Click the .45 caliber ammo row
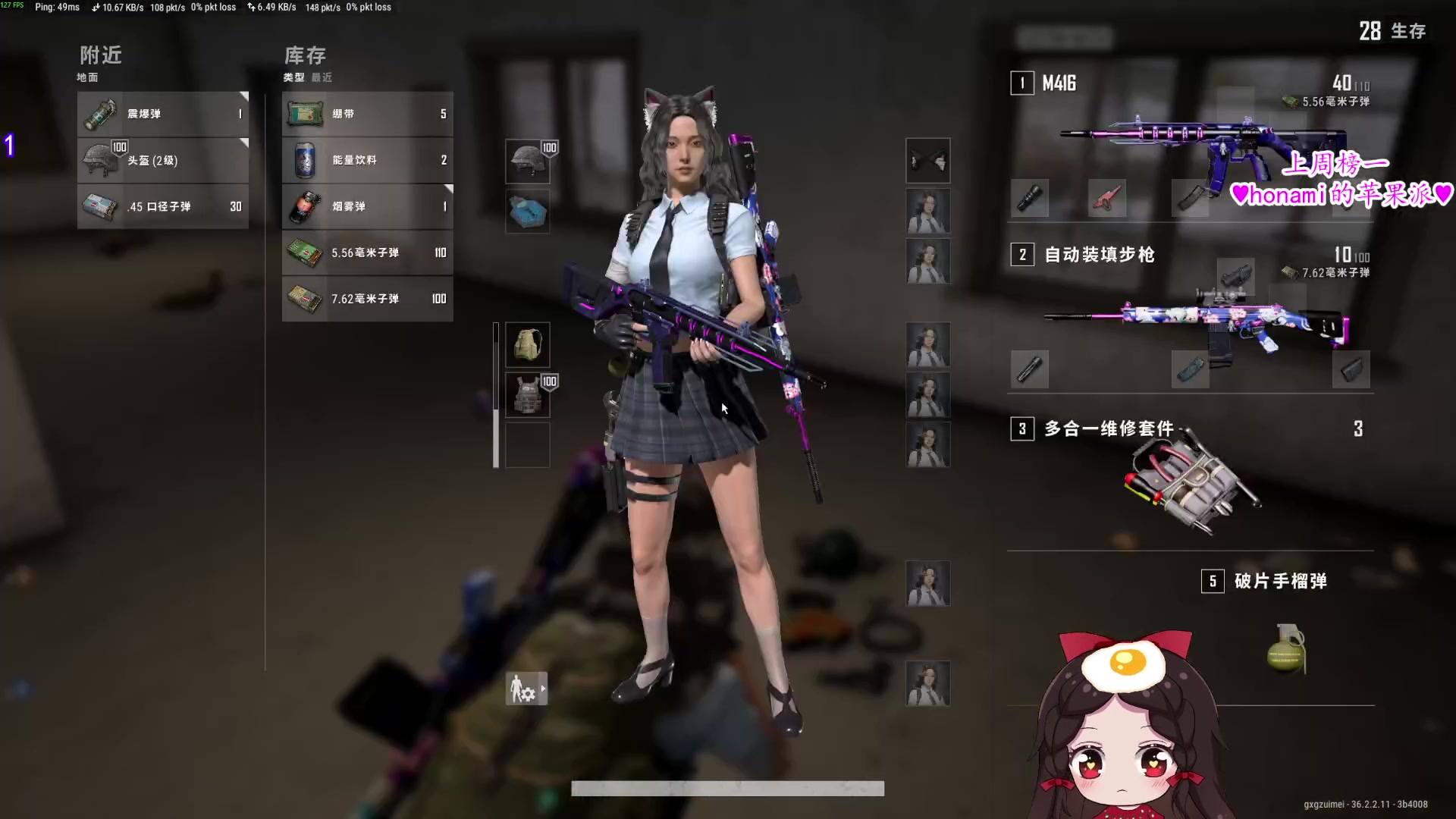 coord(163,206)
